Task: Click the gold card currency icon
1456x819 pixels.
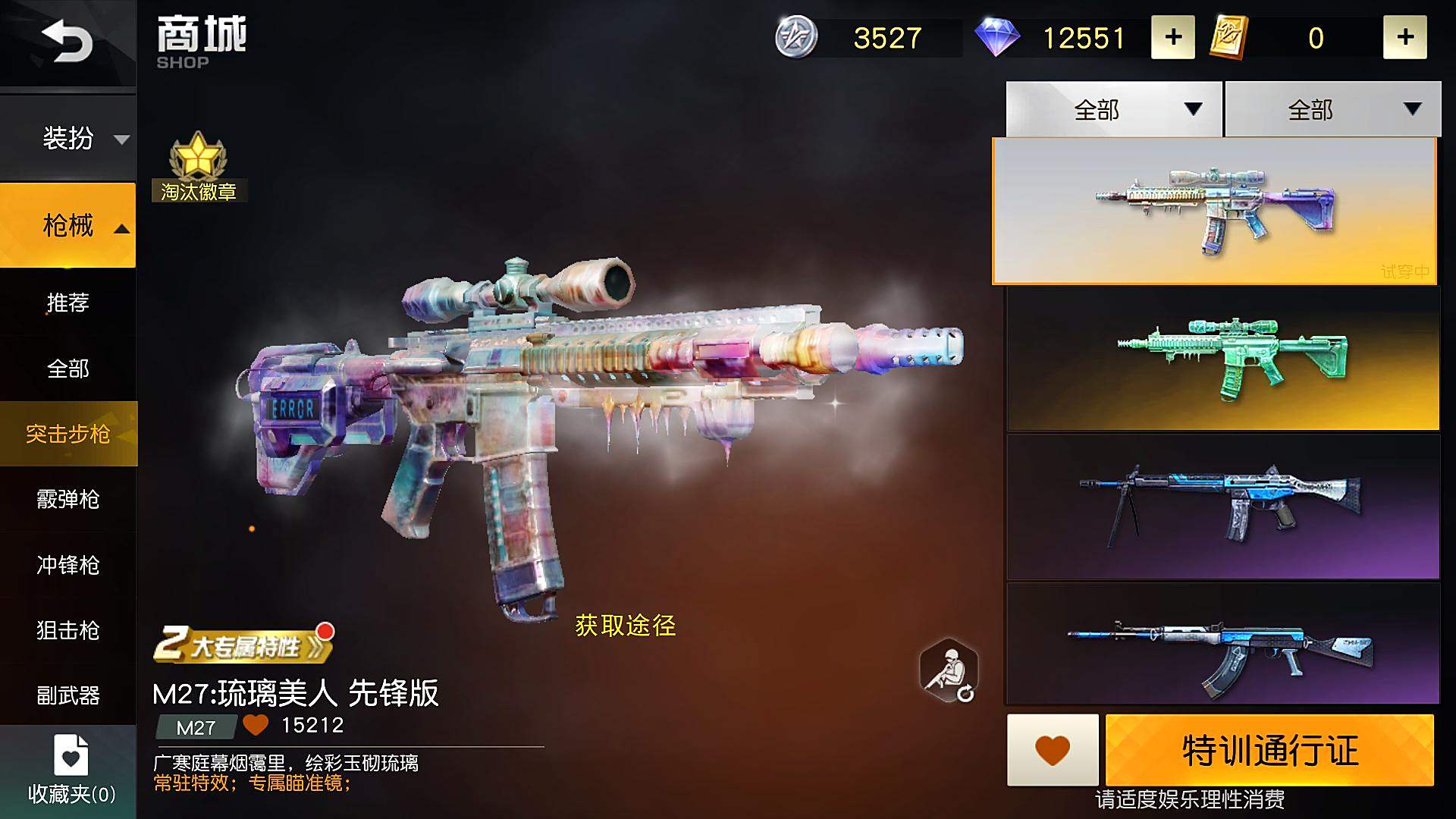Action: [1228, 36]
